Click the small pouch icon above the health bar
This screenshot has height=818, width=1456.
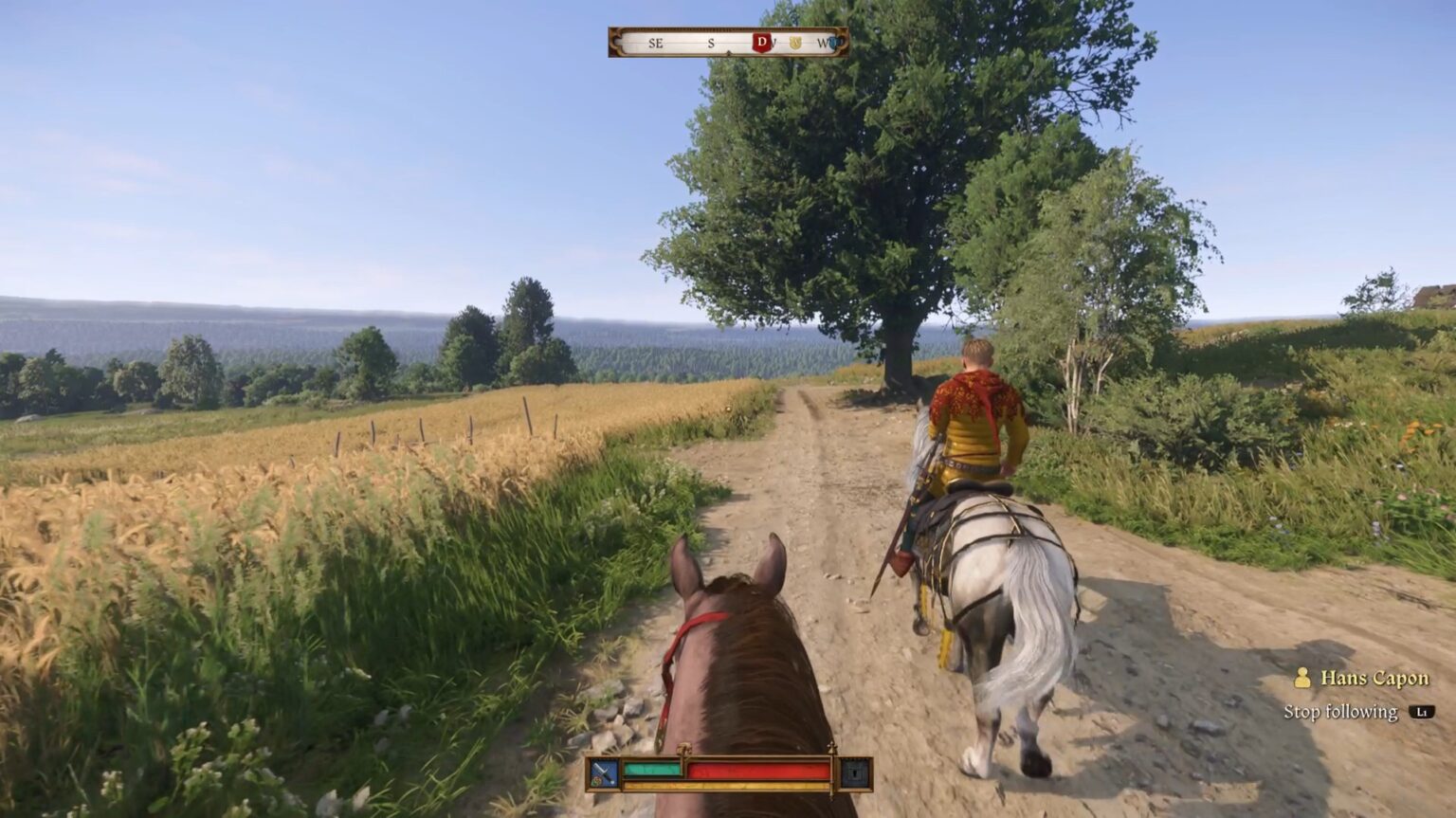click(684, 747)
